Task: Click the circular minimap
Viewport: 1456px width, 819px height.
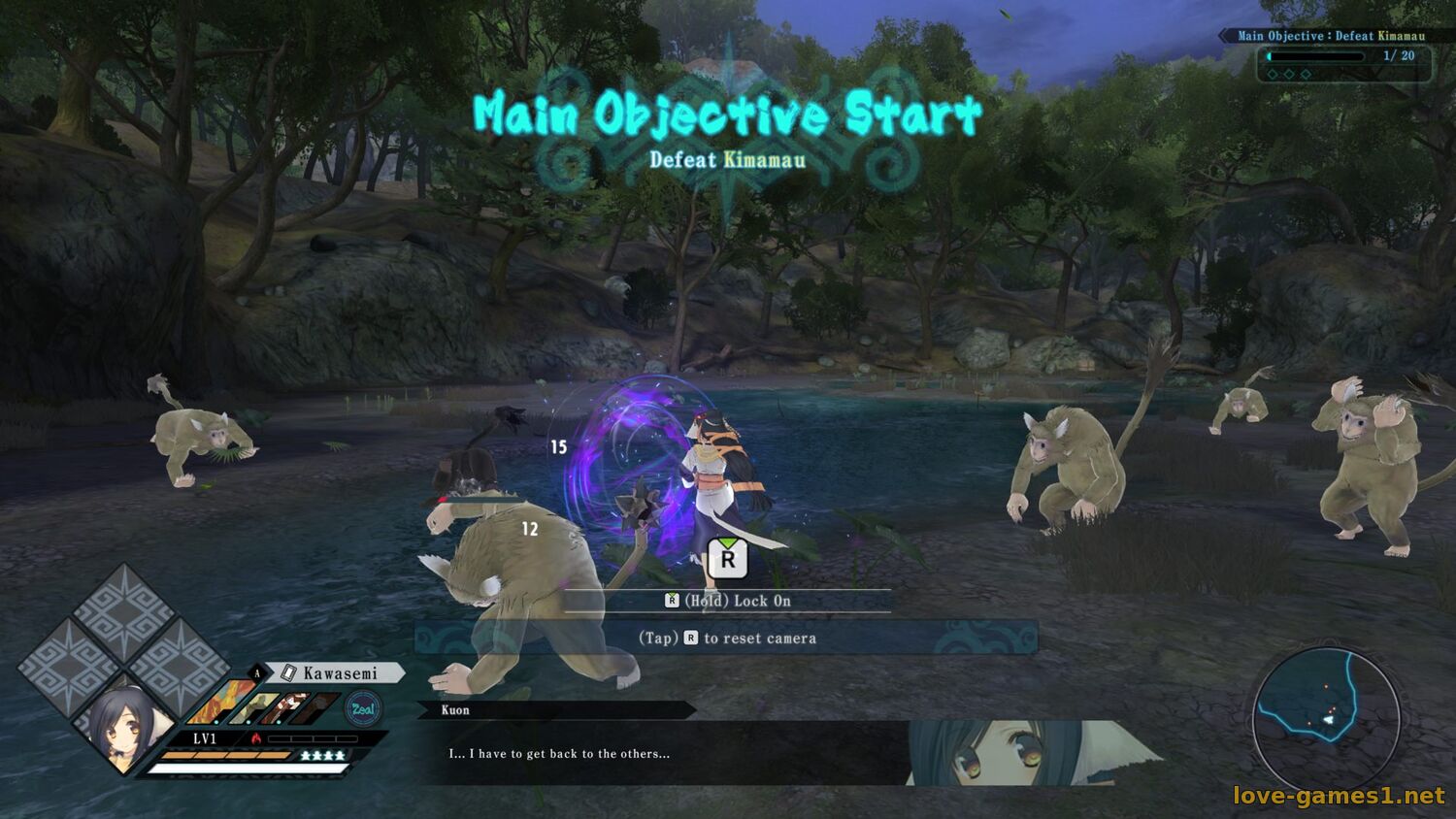Action: [x=1326, y=720]
